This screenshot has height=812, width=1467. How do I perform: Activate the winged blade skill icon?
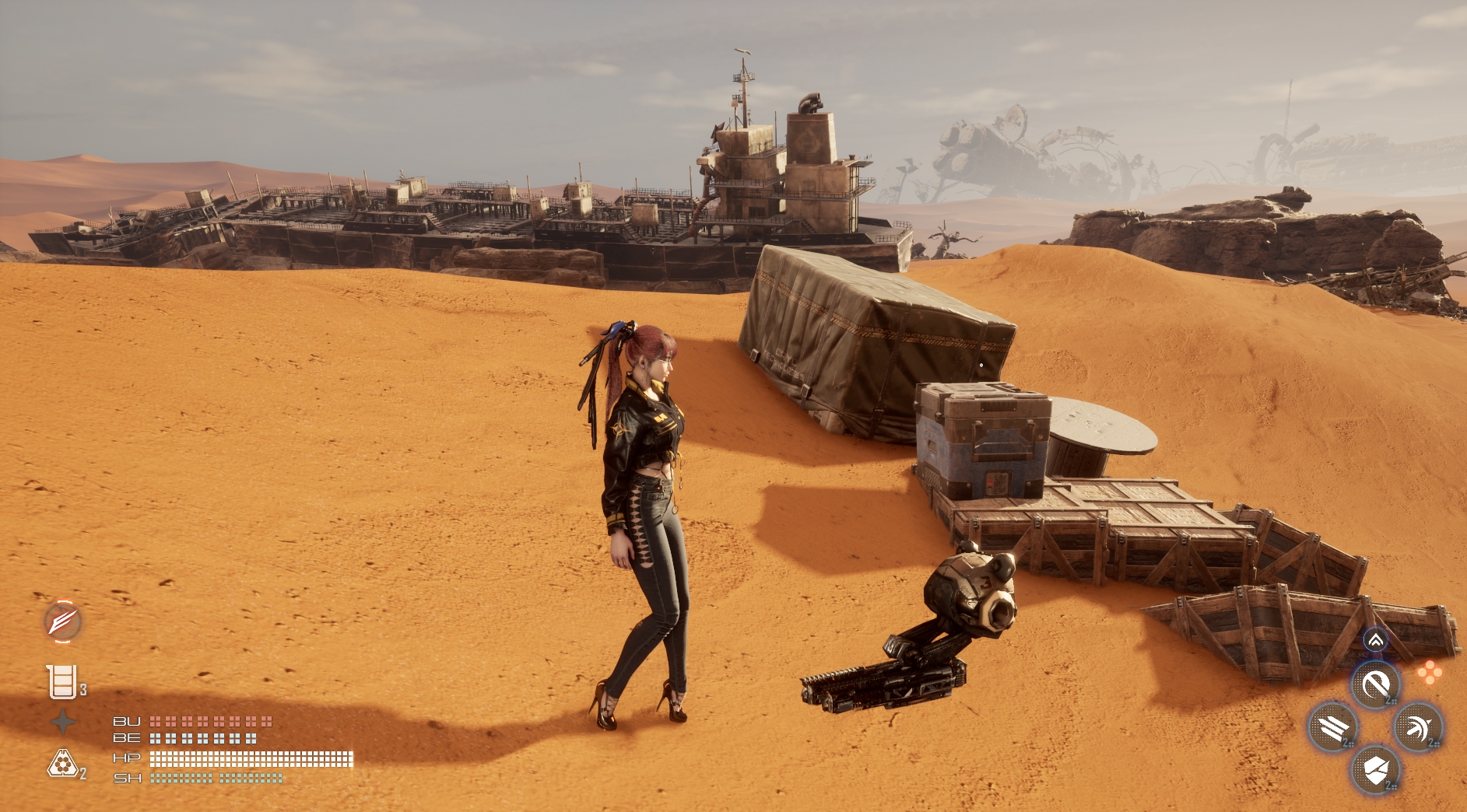coord(62,621)
